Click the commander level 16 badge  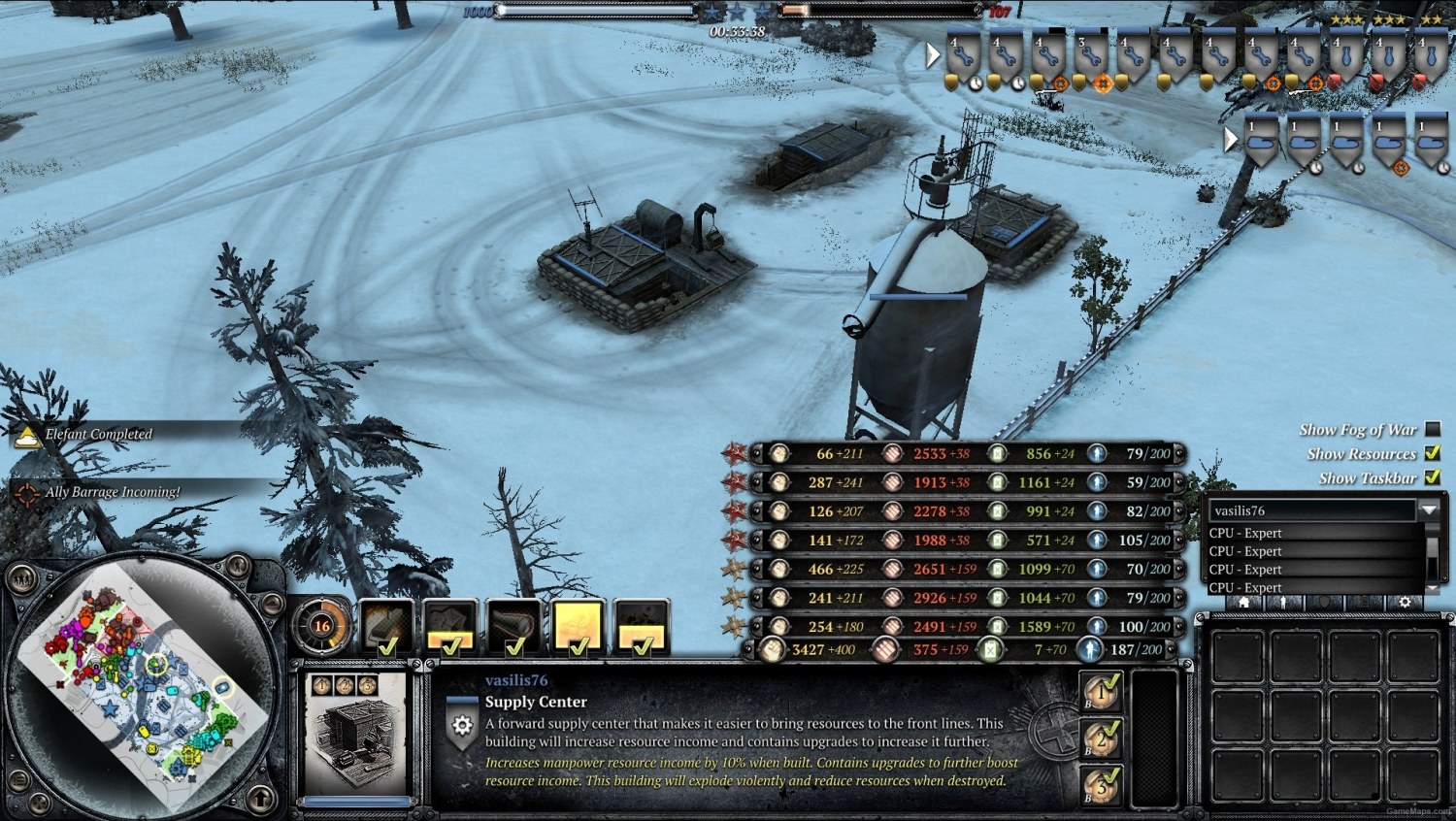[323, 625]
